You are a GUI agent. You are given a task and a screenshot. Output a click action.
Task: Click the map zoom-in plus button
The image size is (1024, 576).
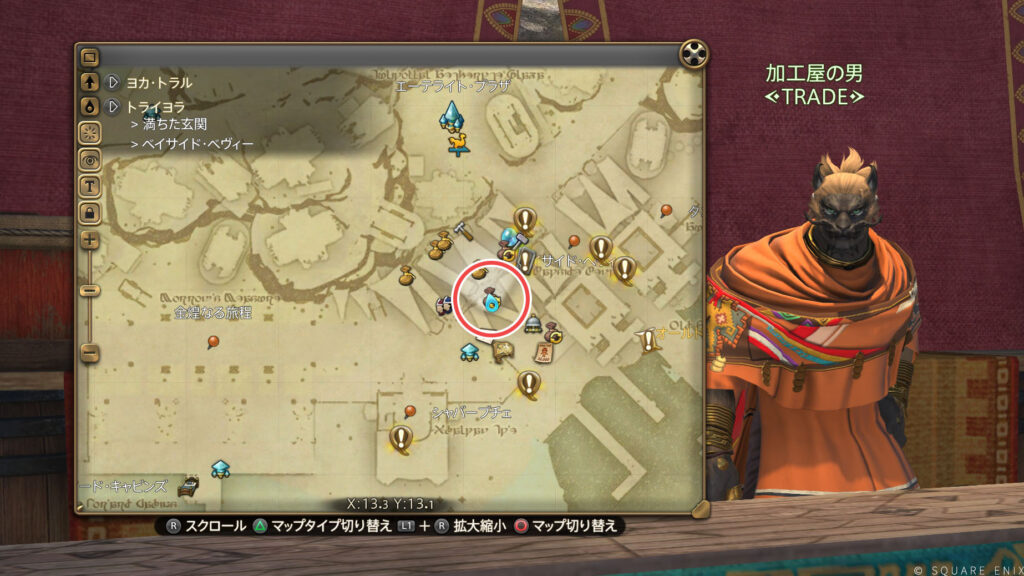point(90,240)
